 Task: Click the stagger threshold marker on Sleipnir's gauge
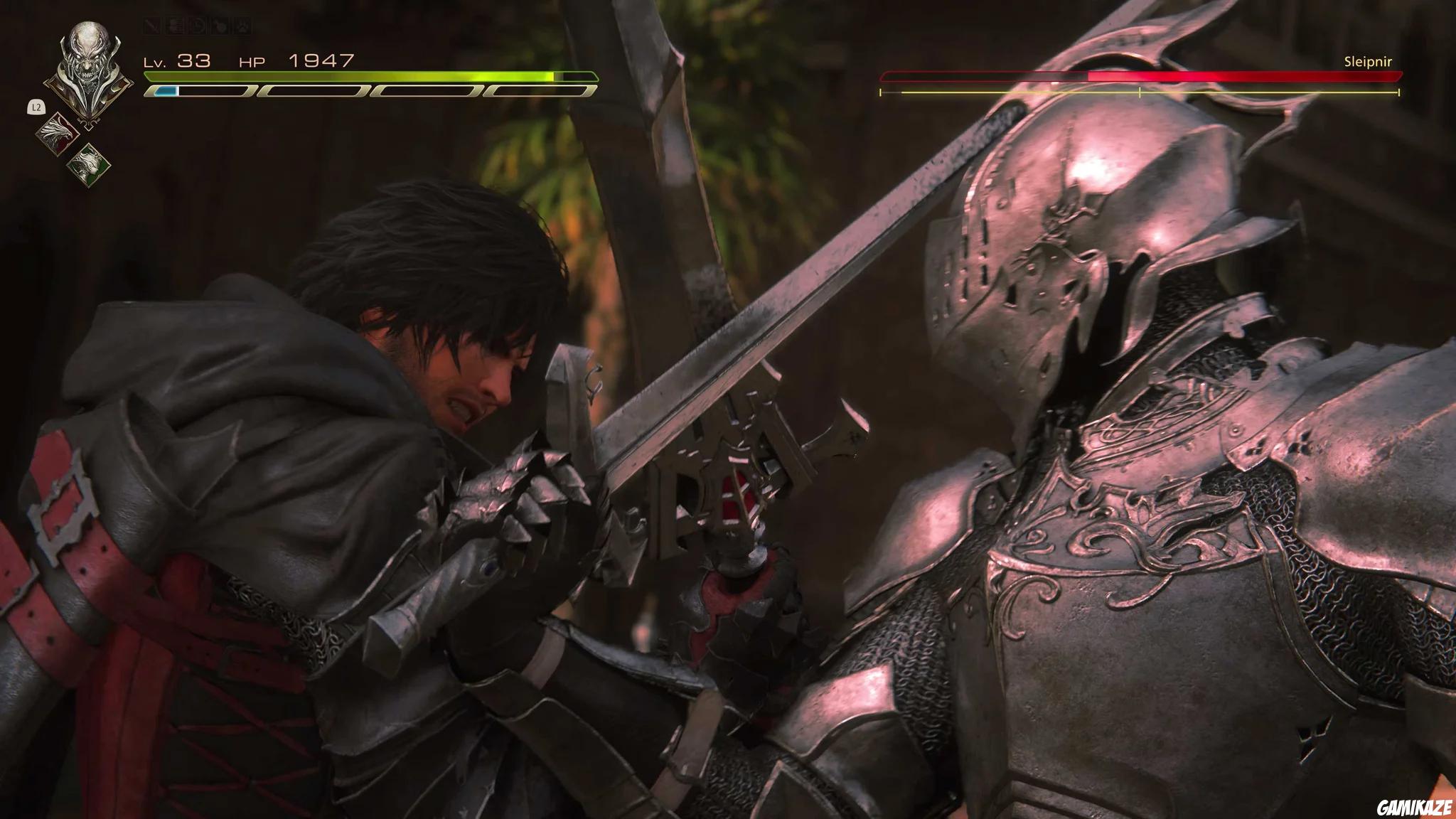(x=1140, y=92)
